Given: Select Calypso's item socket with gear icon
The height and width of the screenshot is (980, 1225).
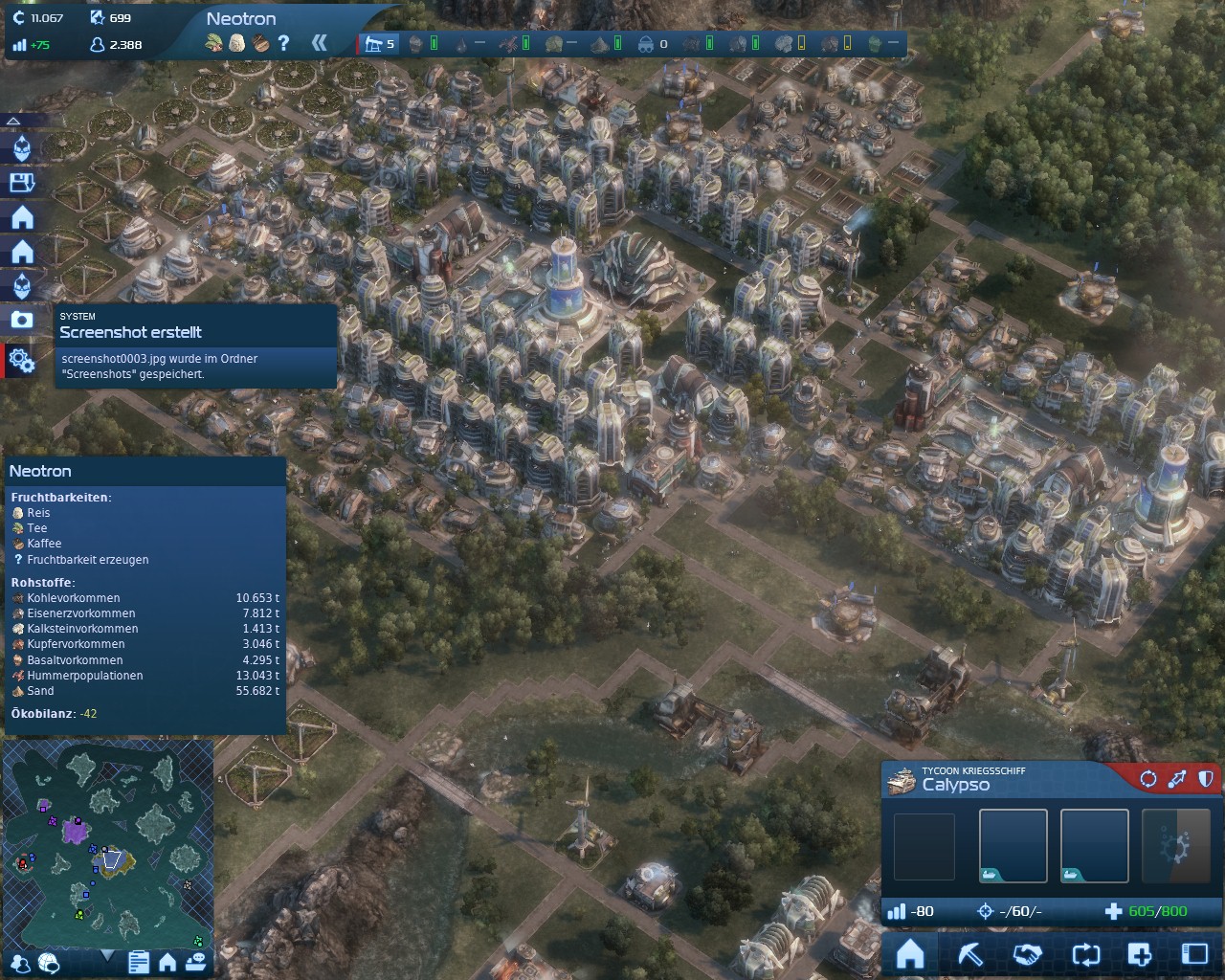Looking at the screenshot, I should (1176, 847).
